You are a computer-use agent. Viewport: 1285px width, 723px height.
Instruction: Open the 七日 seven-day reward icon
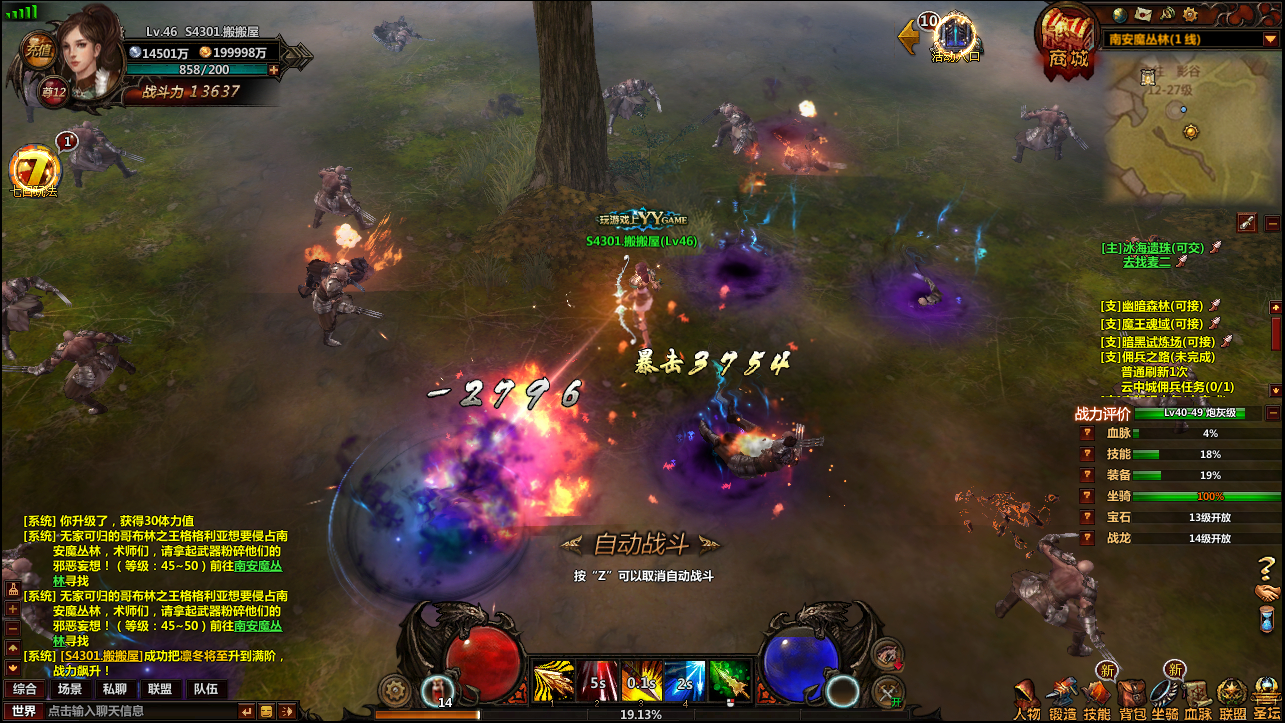pyautogui.click(x=33, y=170)
